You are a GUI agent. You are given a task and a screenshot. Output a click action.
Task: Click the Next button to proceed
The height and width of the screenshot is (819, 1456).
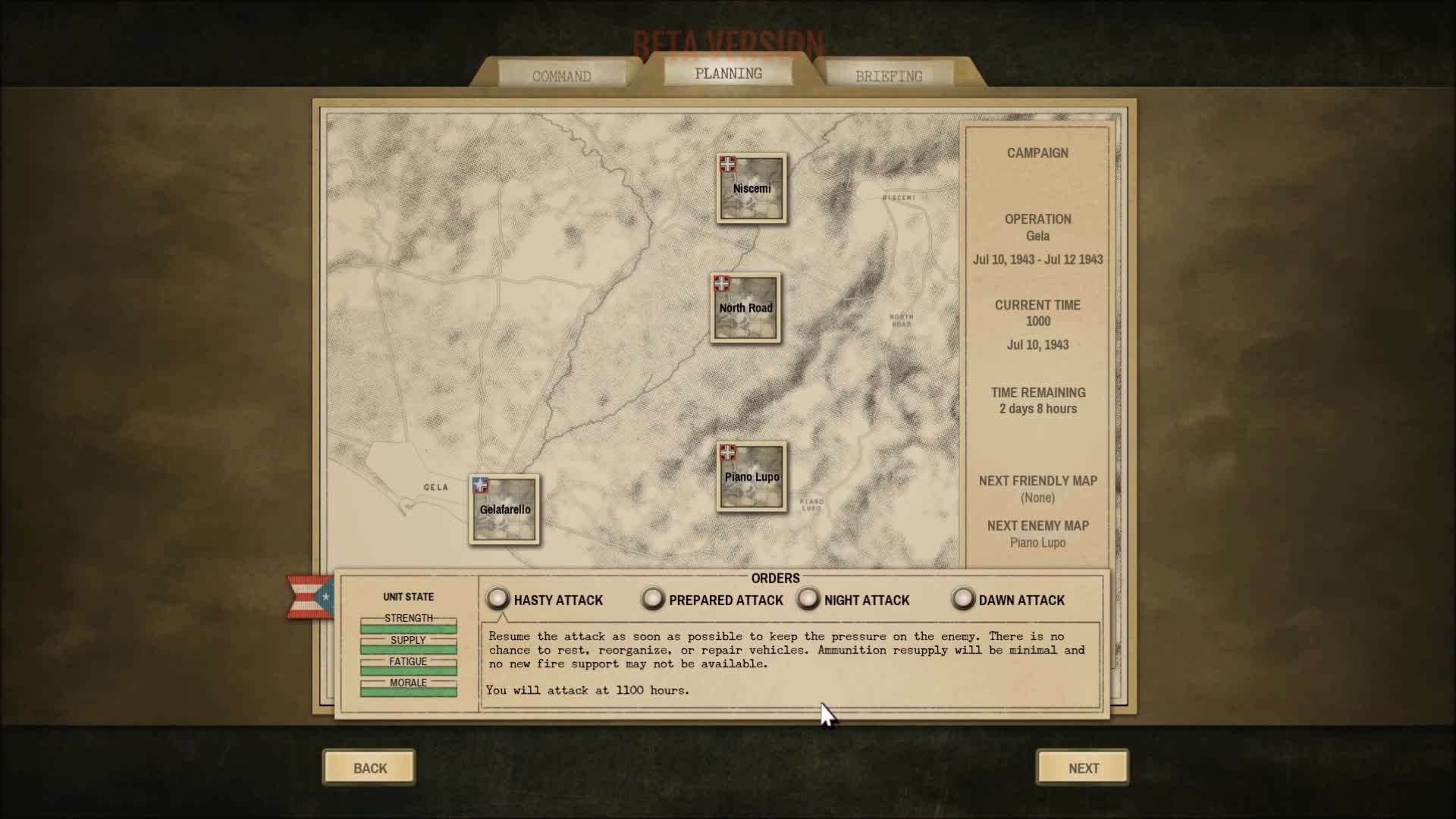point(1081,767)
